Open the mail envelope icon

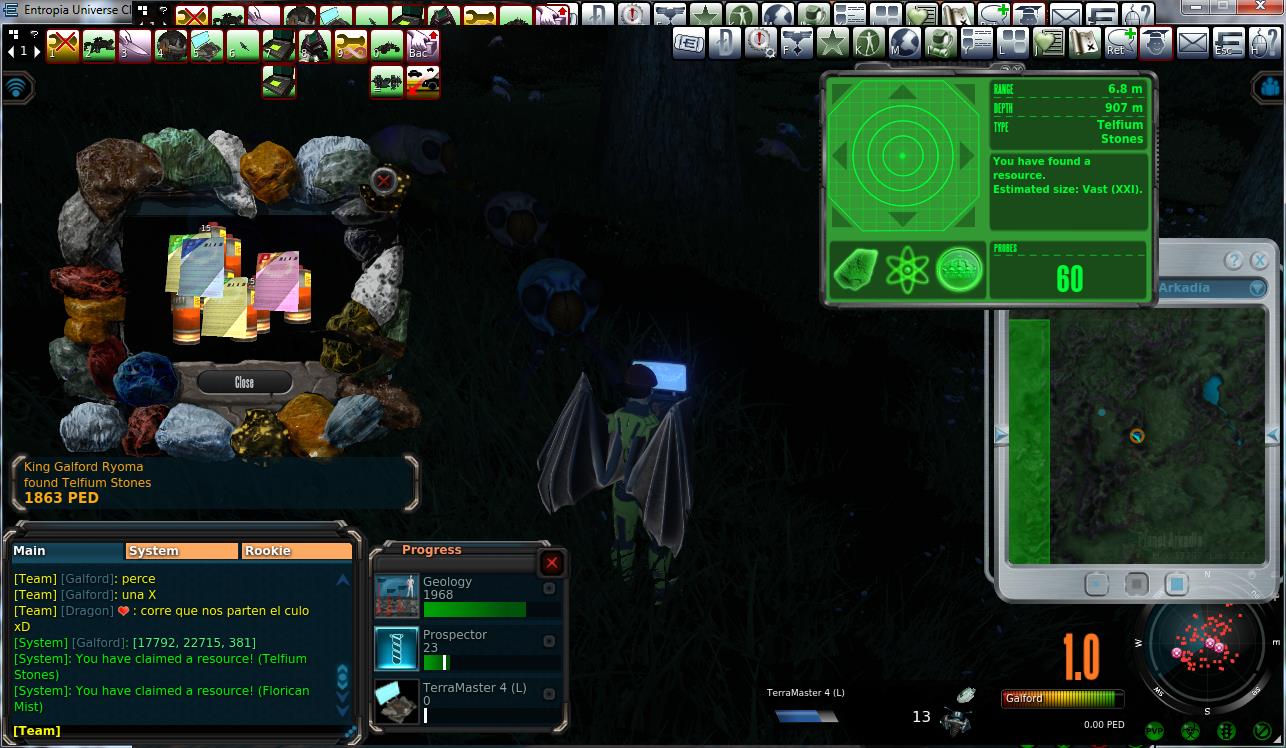tap(1192, 42)
